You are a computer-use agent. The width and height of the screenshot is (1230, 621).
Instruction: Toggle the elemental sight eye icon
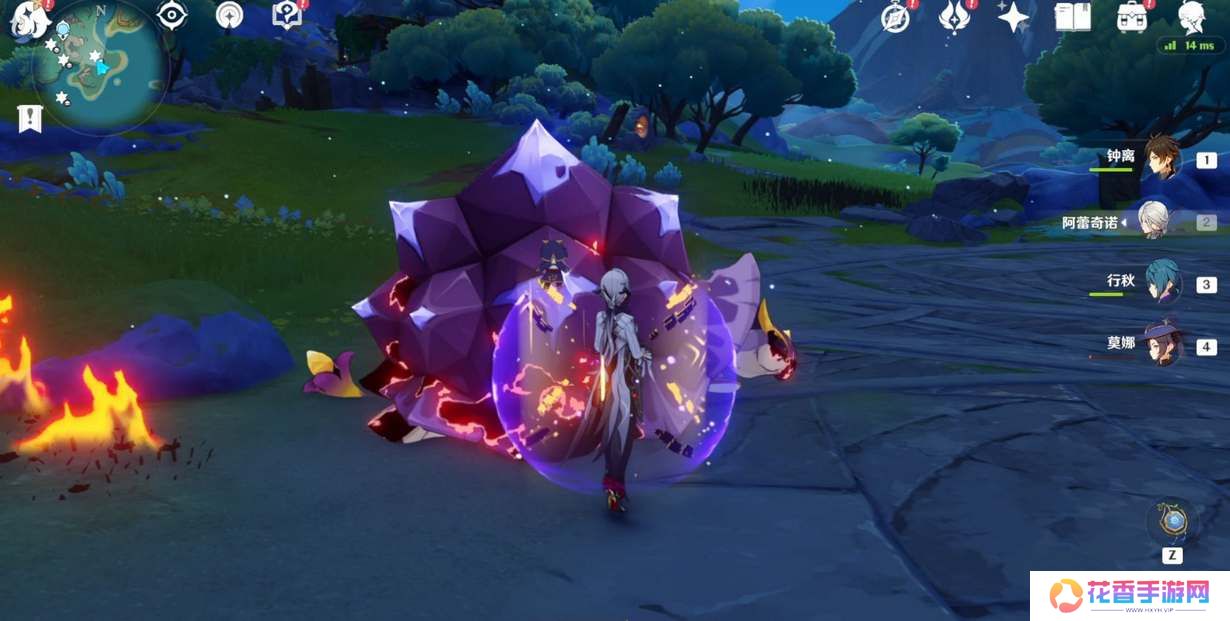click(173, 15)
